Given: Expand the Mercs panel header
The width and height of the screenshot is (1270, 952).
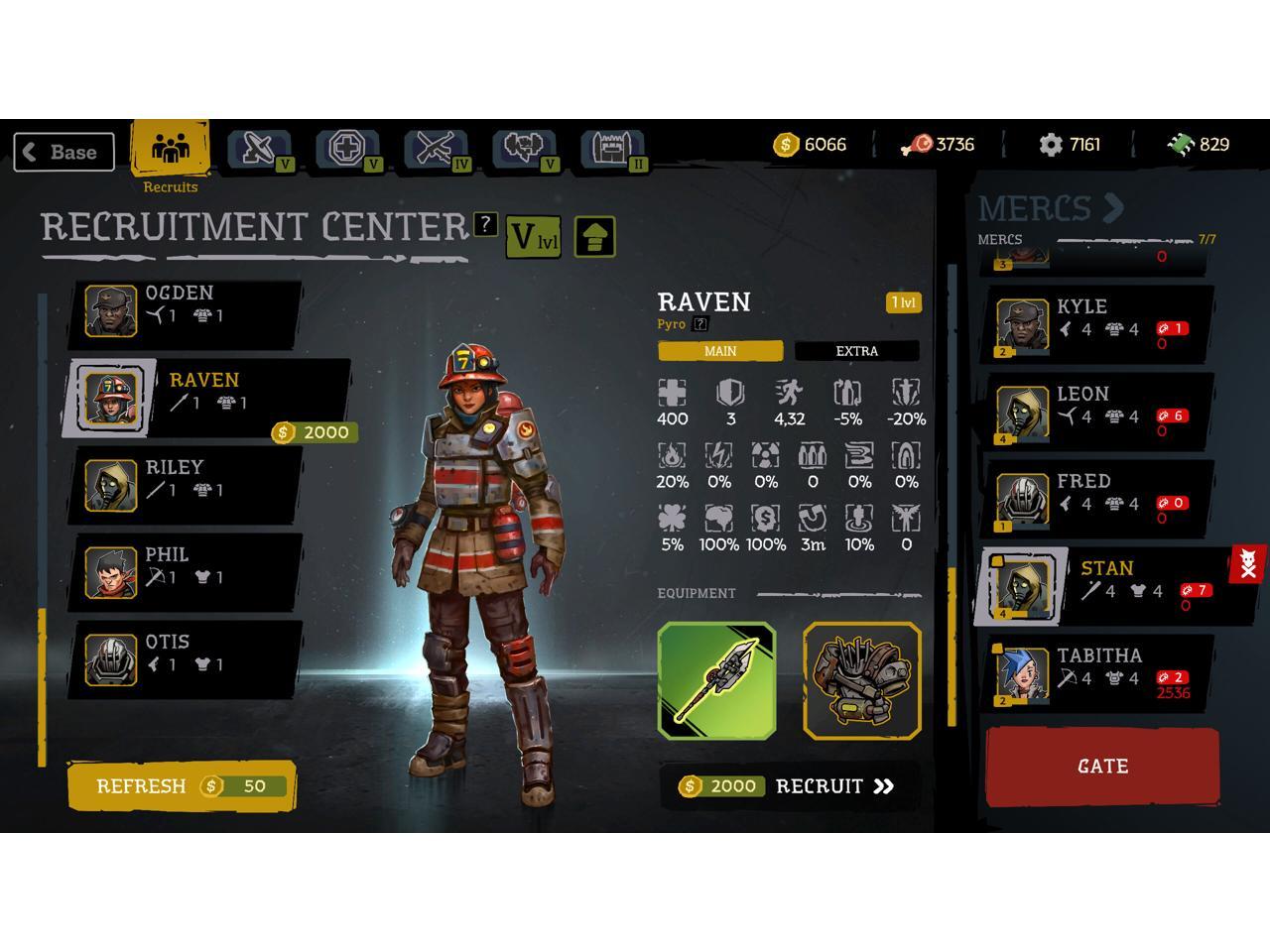Looking at the screenshot, I should click(1051, 208).
